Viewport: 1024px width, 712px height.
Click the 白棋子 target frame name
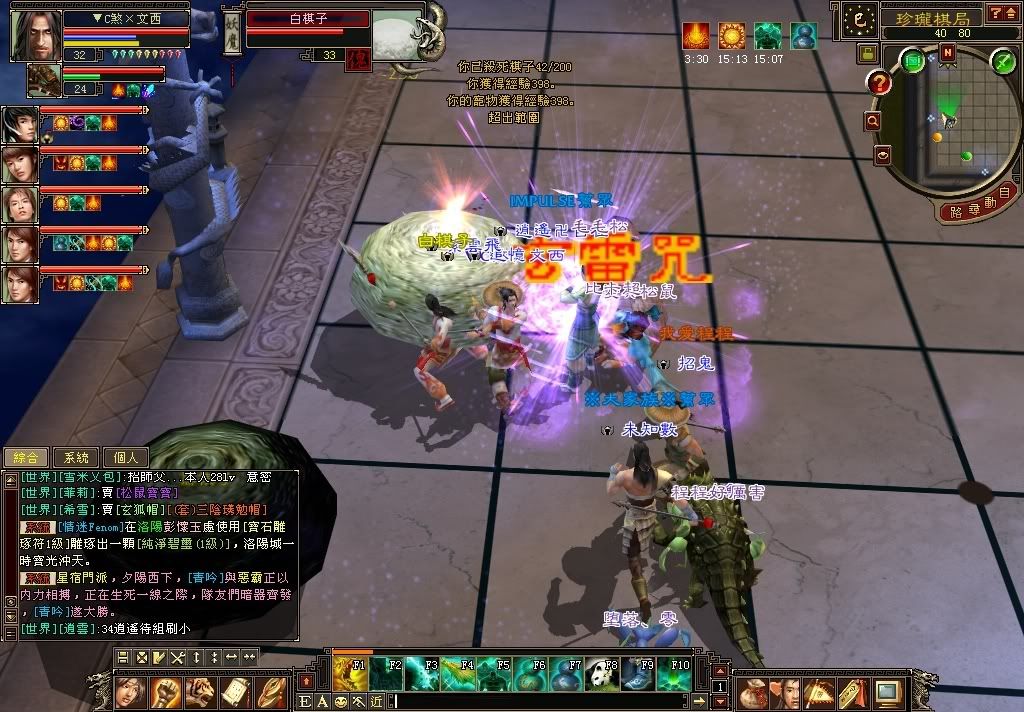(x=307, y=19)
